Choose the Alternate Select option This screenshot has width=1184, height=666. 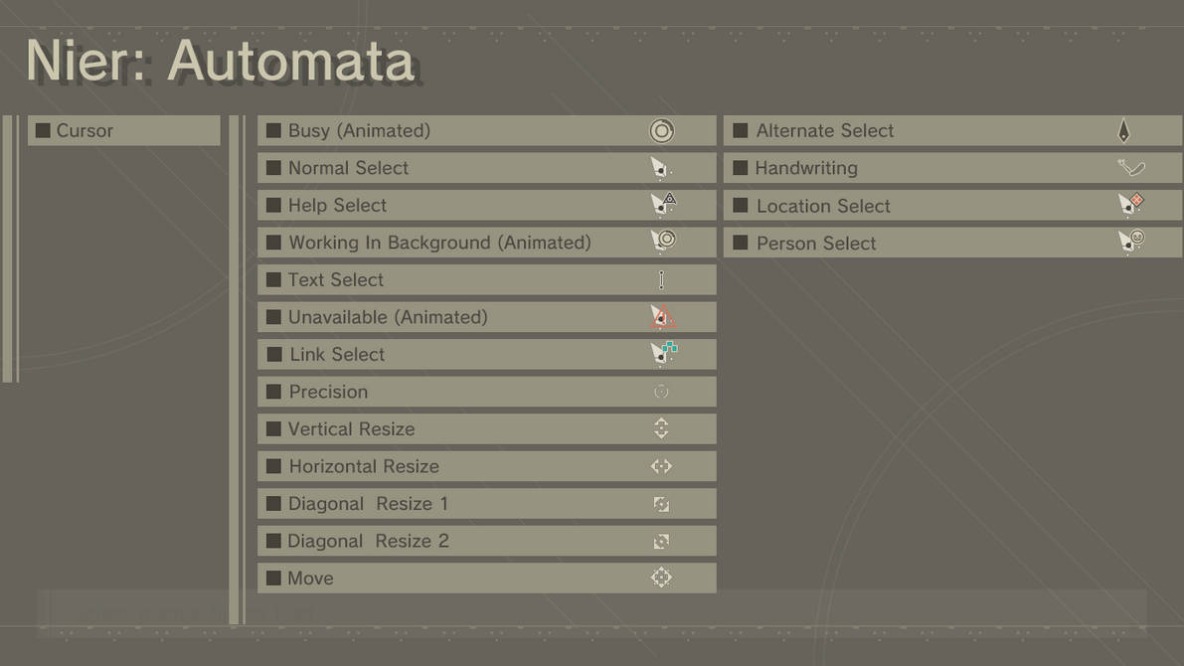[952, 131]
